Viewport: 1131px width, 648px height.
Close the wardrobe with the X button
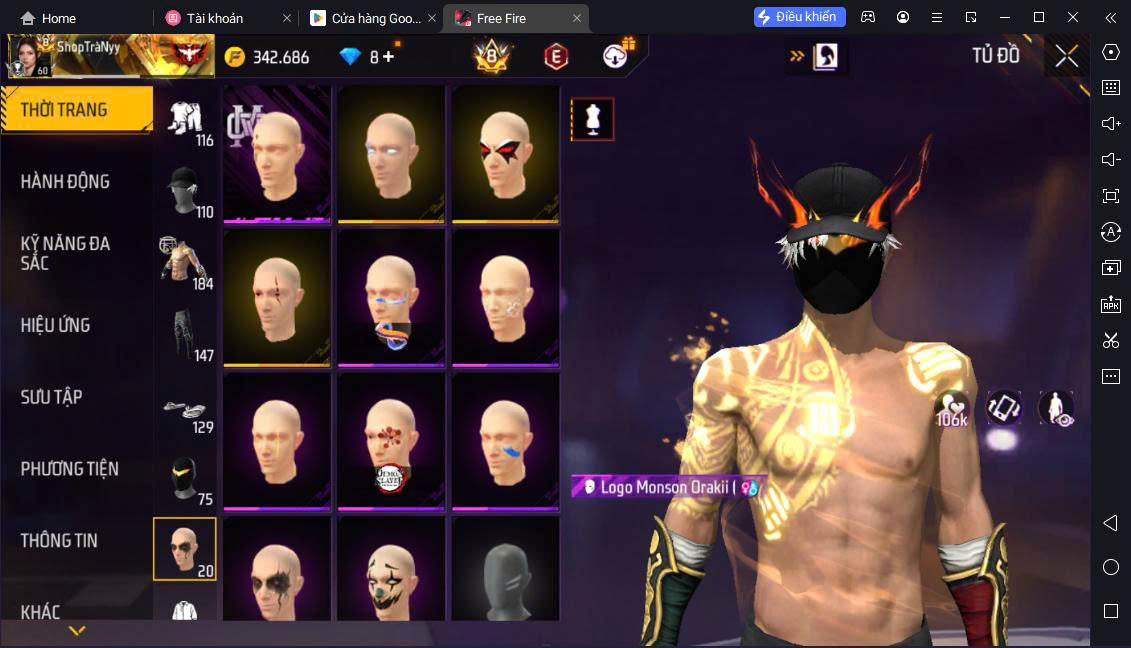[x=1066, y=56]
